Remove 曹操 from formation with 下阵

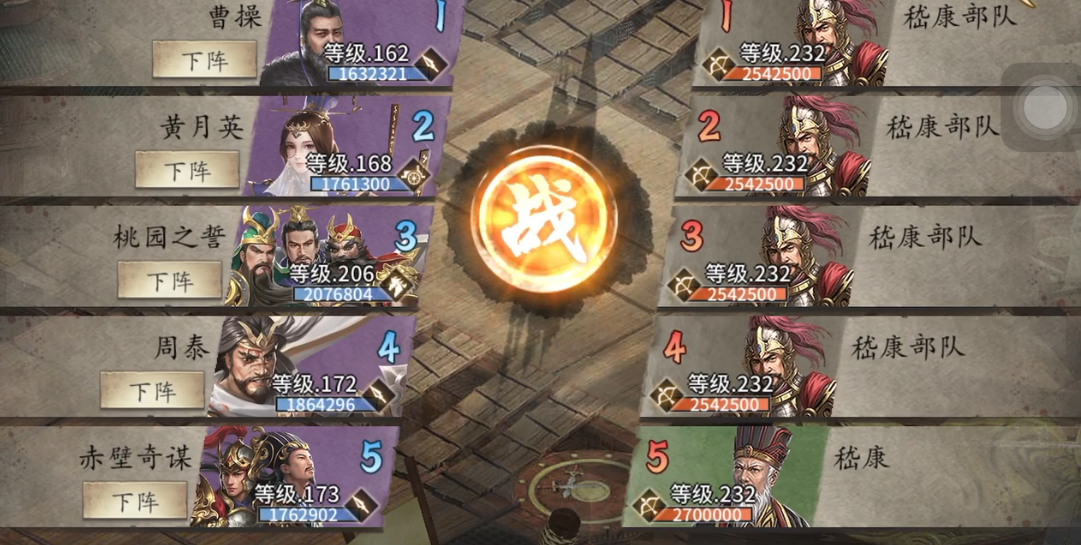205,60
